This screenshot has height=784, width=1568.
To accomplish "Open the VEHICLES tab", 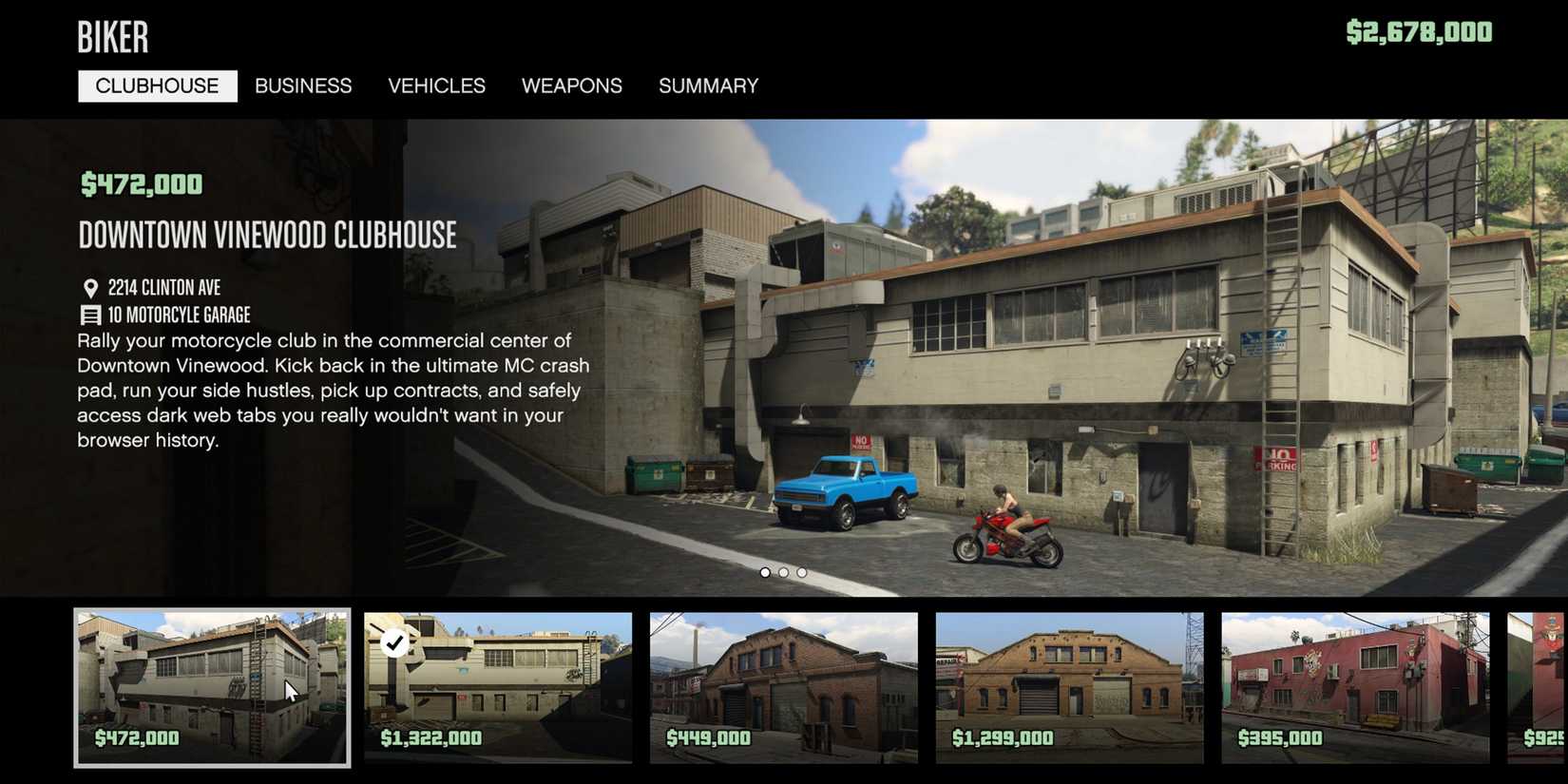I will point(437,86).
